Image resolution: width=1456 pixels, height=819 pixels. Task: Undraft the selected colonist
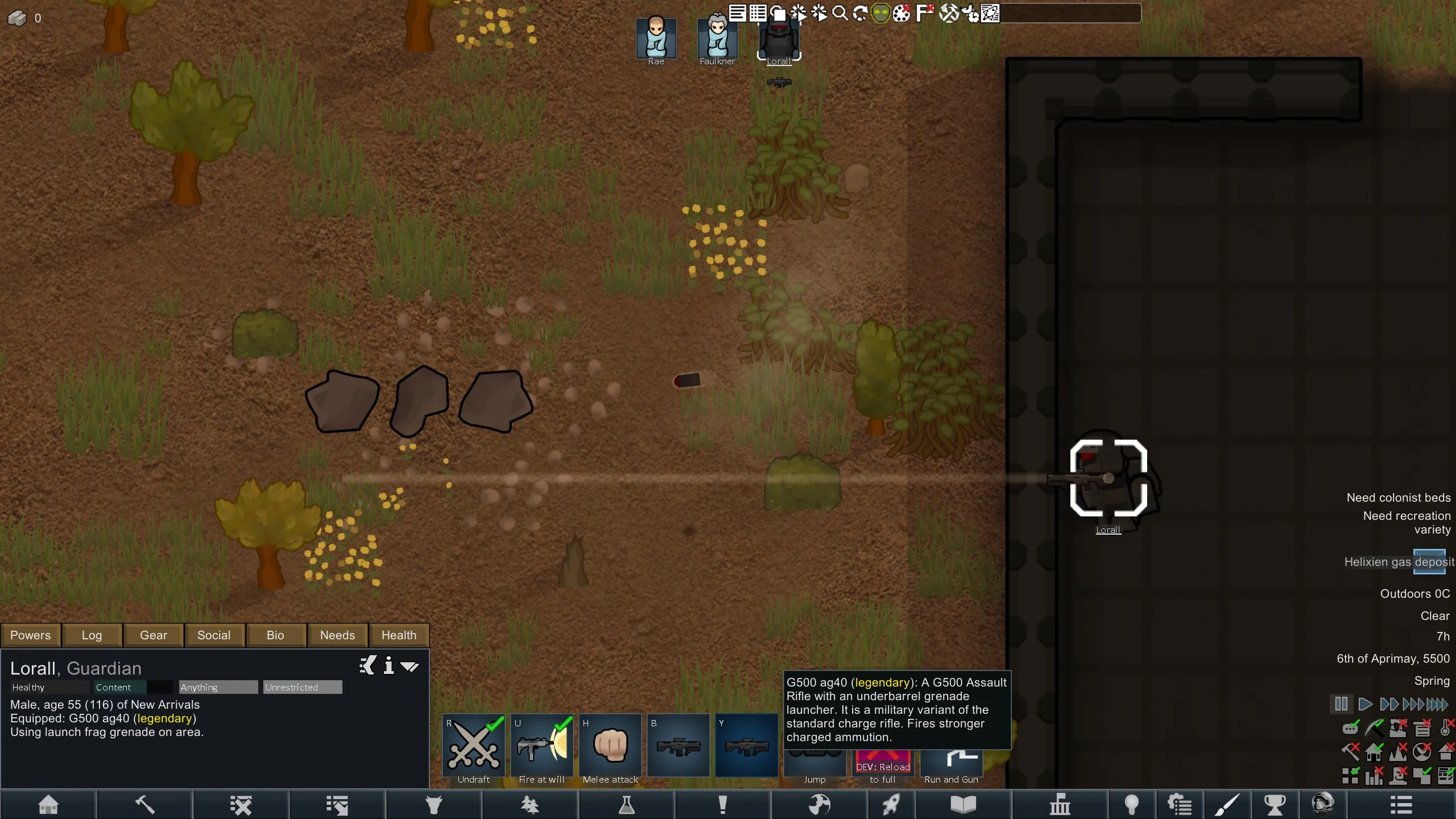click(474, 746)
